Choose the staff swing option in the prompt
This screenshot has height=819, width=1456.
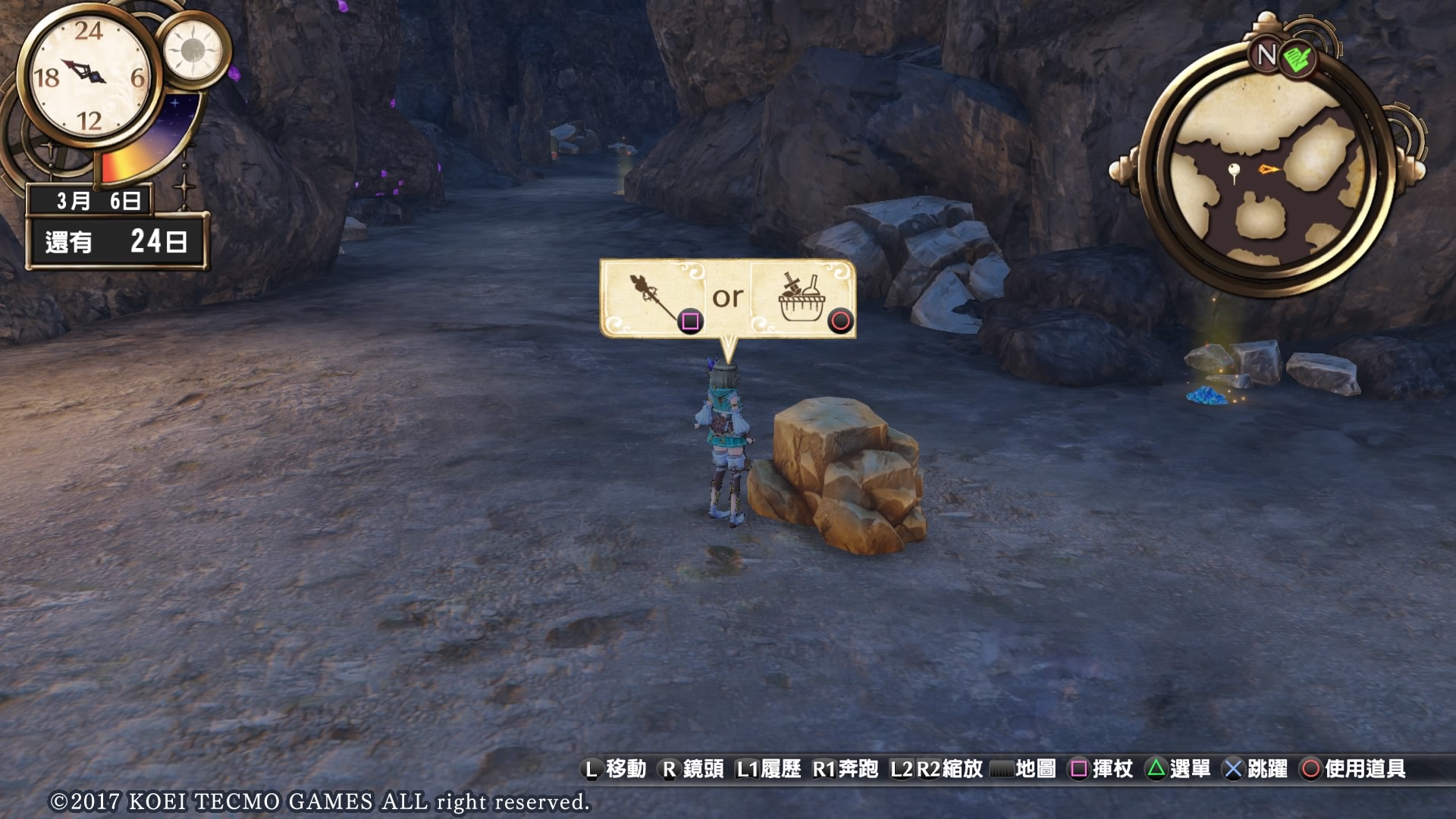654,298
